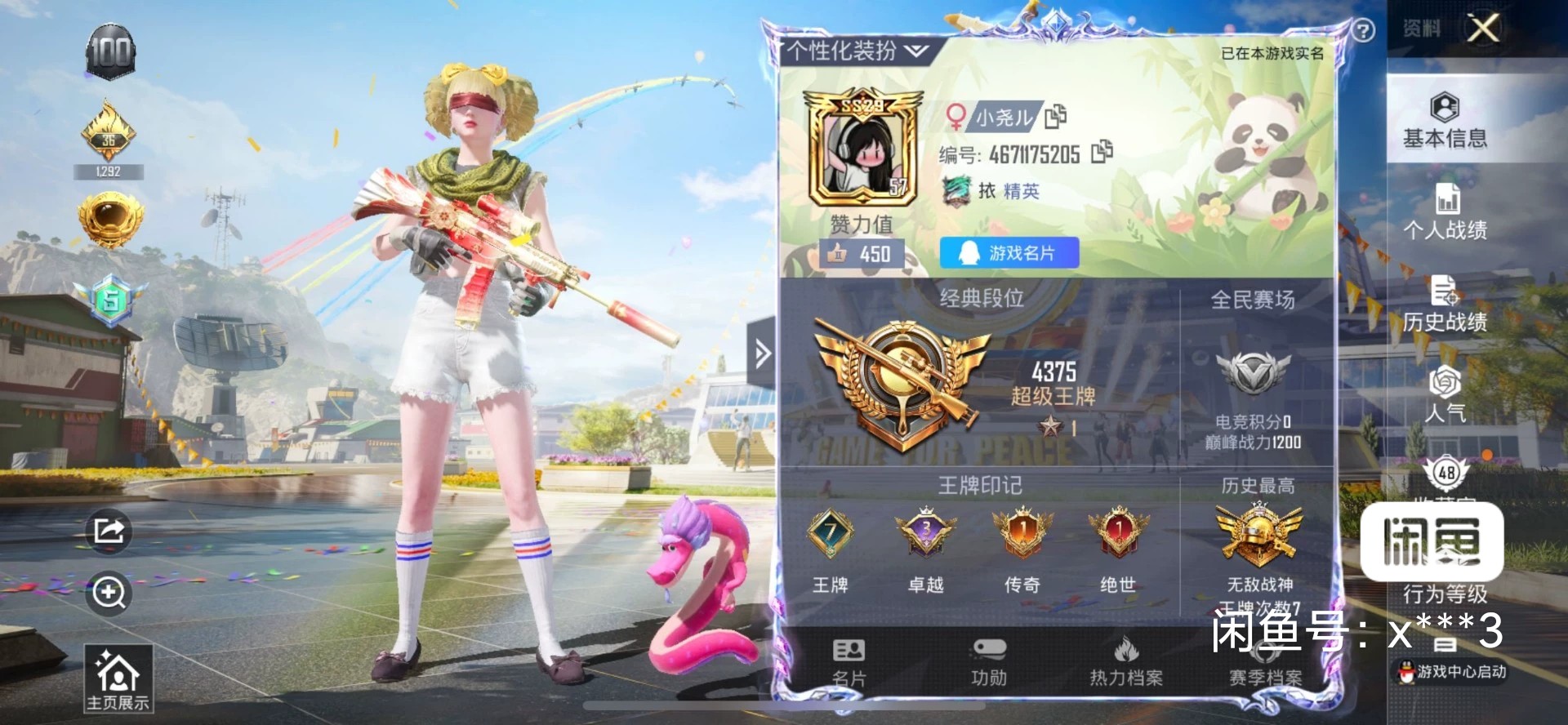1568x725 pixels.
Task: Open the 个性化装扮 dropdown
Action: [857, 51]
